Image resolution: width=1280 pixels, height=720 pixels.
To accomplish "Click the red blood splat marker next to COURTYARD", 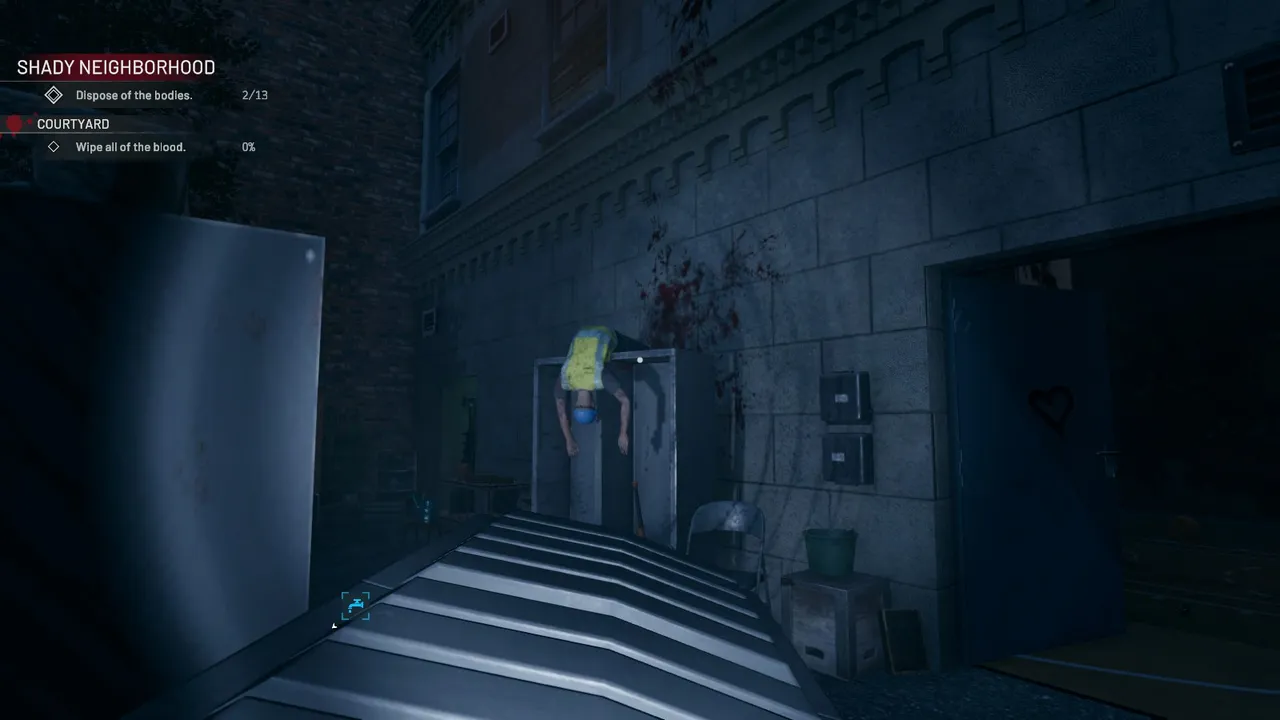I will coord(14,123).
